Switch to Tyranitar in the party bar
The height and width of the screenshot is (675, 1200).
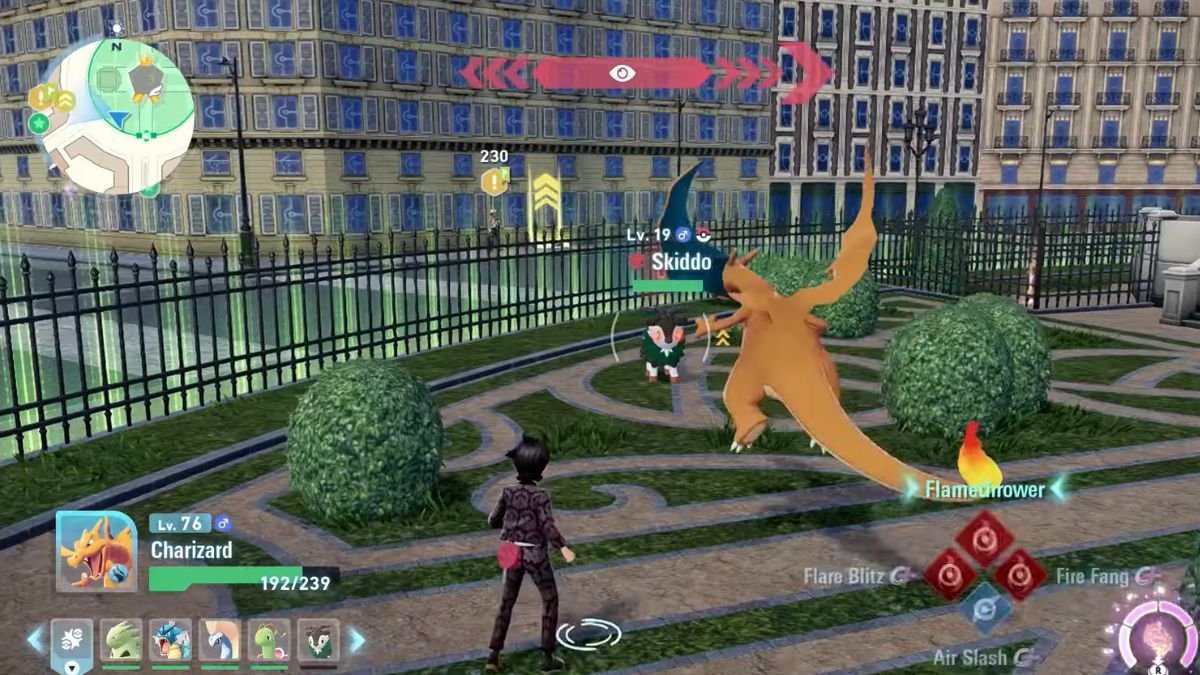pyautogui.click(x=122, y=641)
